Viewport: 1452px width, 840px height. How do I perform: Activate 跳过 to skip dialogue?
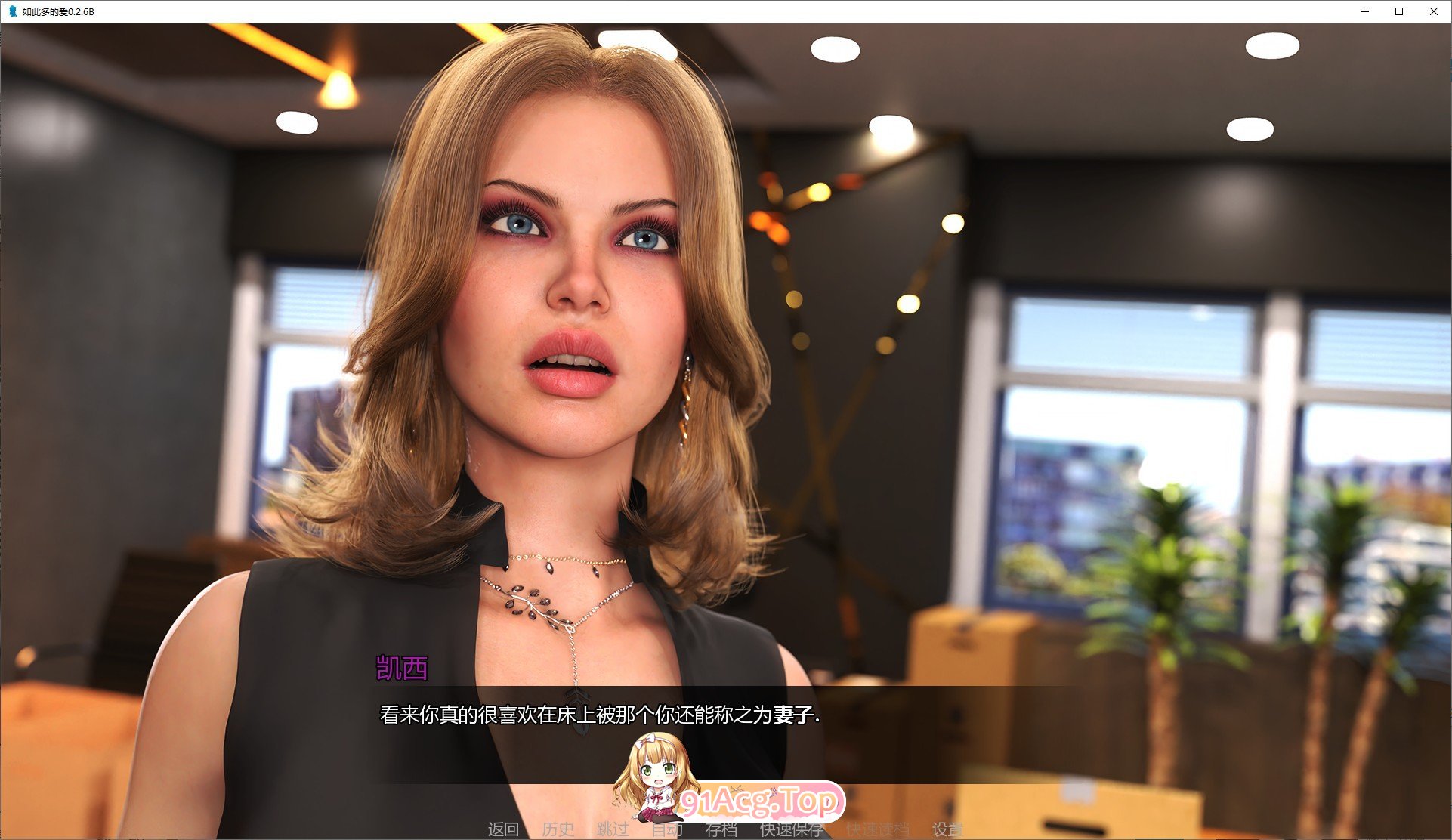pos(612,829)
